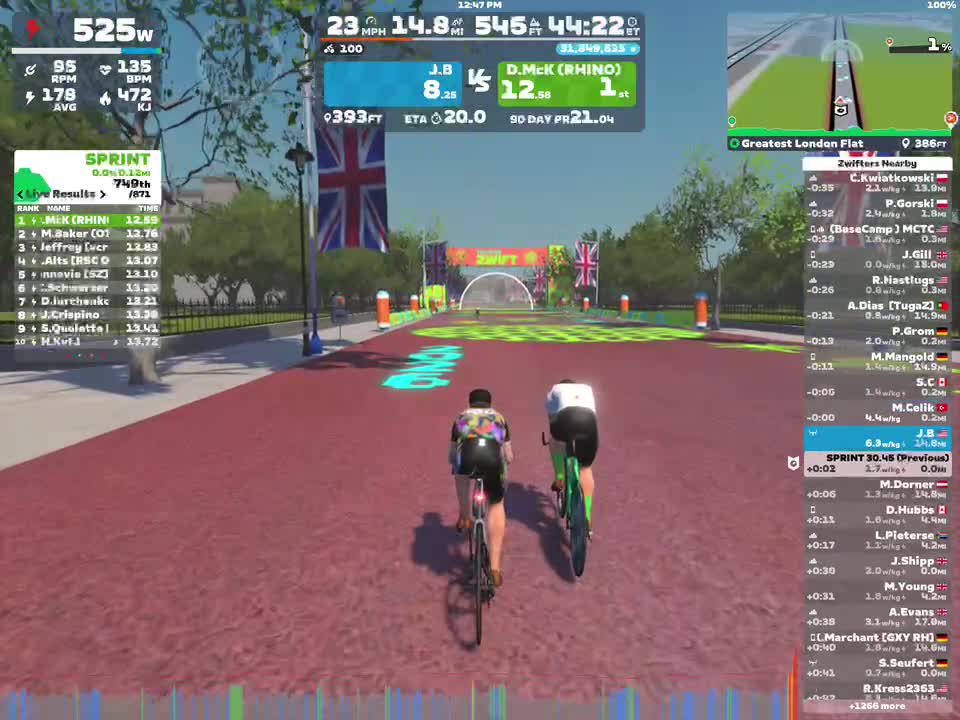Select M.Dorner from the nearby riders
Image resolution: width=960 pixels, height=720 pixels.
[877, 489]
